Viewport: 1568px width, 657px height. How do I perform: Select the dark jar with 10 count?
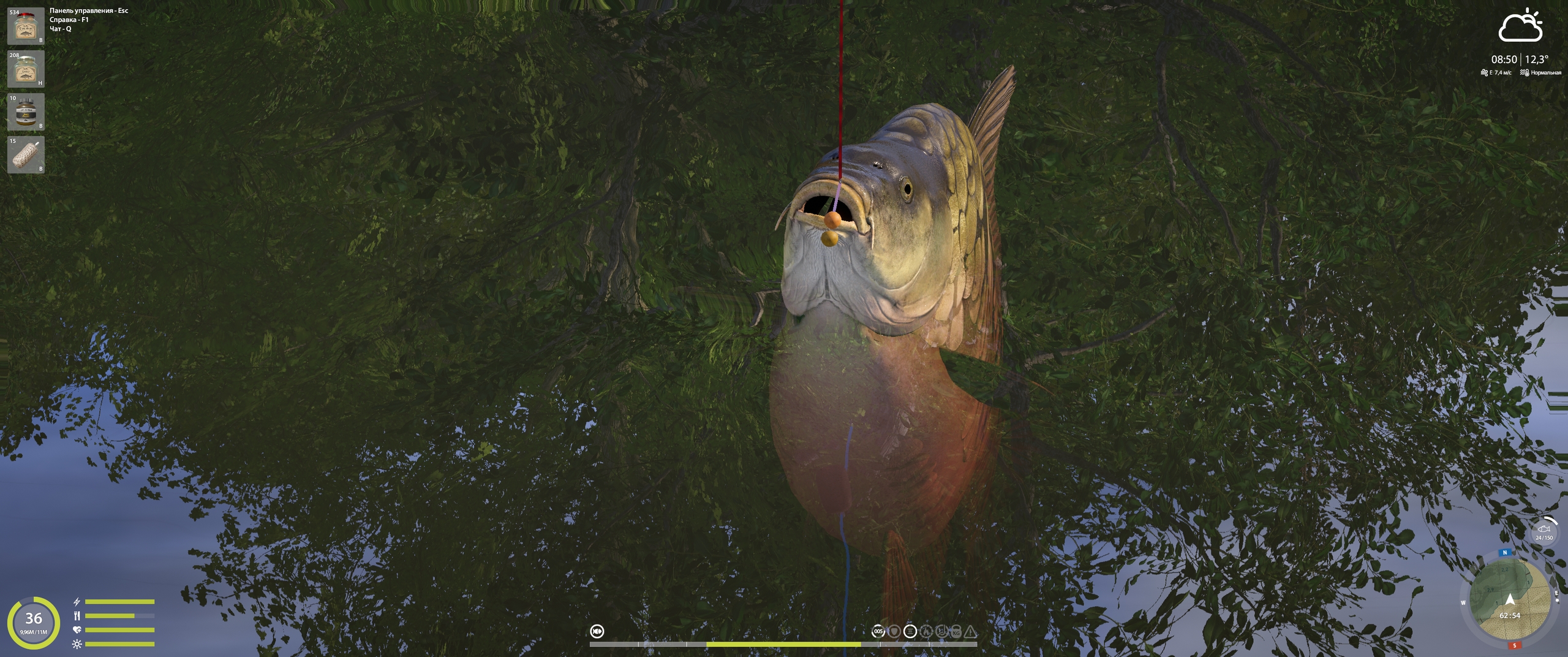tap(26, 112)
